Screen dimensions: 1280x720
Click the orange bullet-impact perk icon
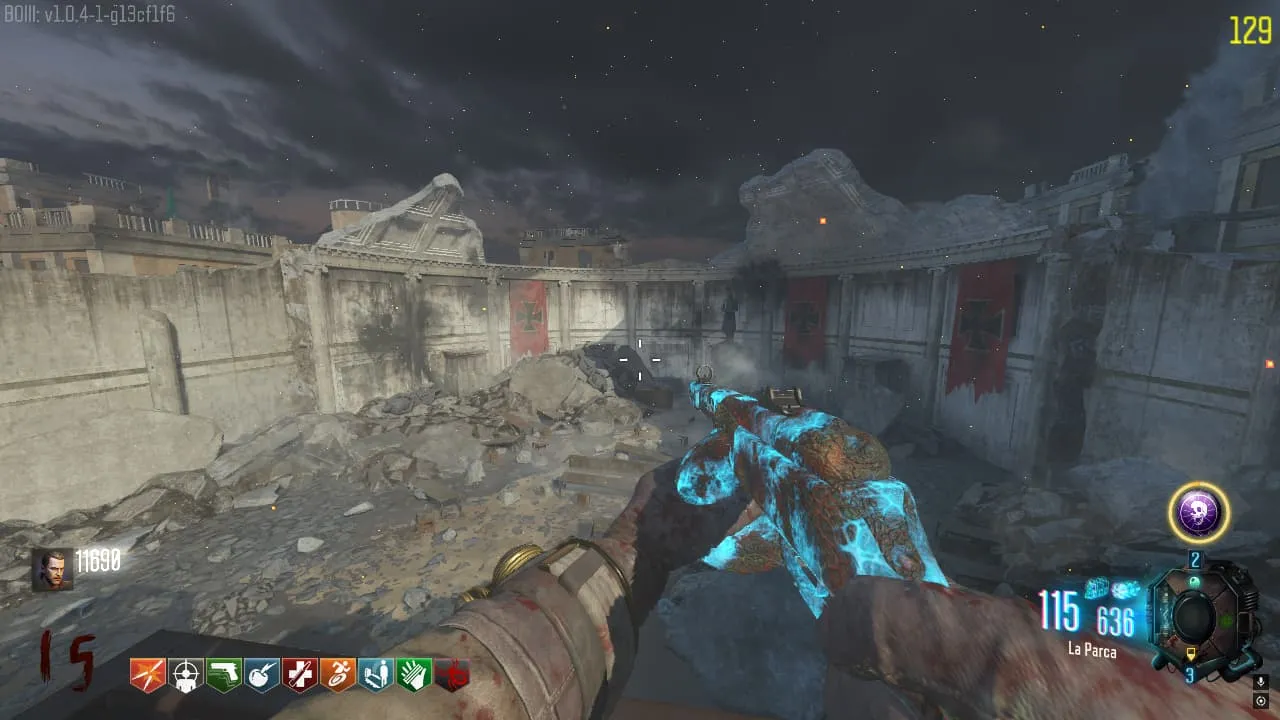coord(147,675)
